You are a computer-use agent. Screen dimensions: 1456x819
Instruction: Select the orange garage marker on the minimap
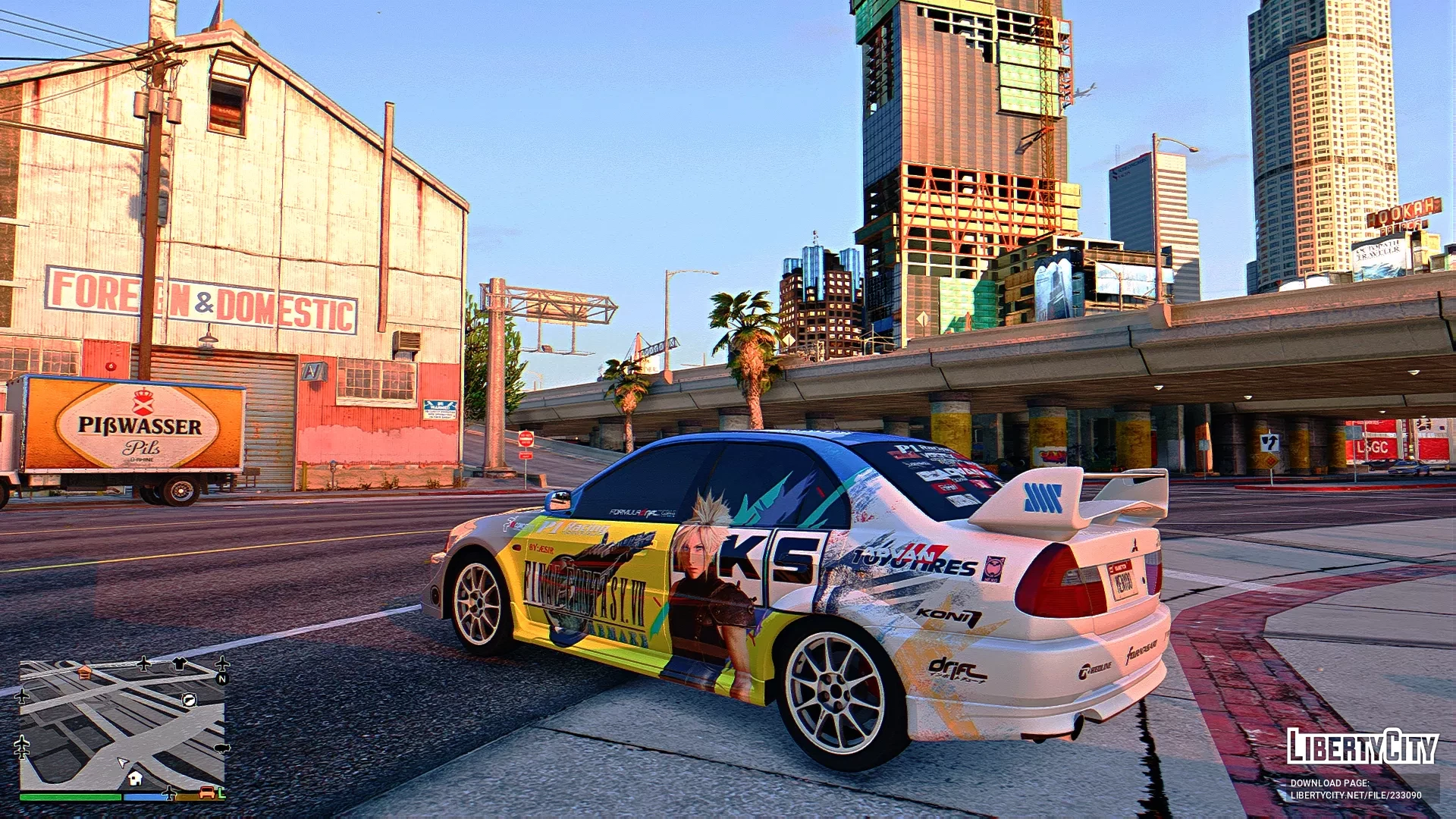point(85,672)
